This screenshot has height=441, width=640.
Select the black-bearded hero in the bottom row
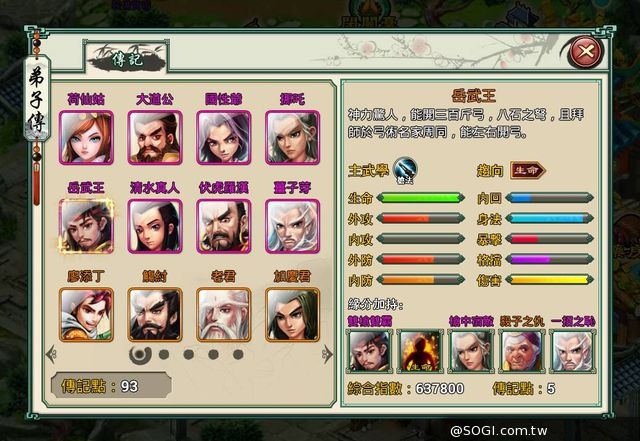[x=154, y=314]
